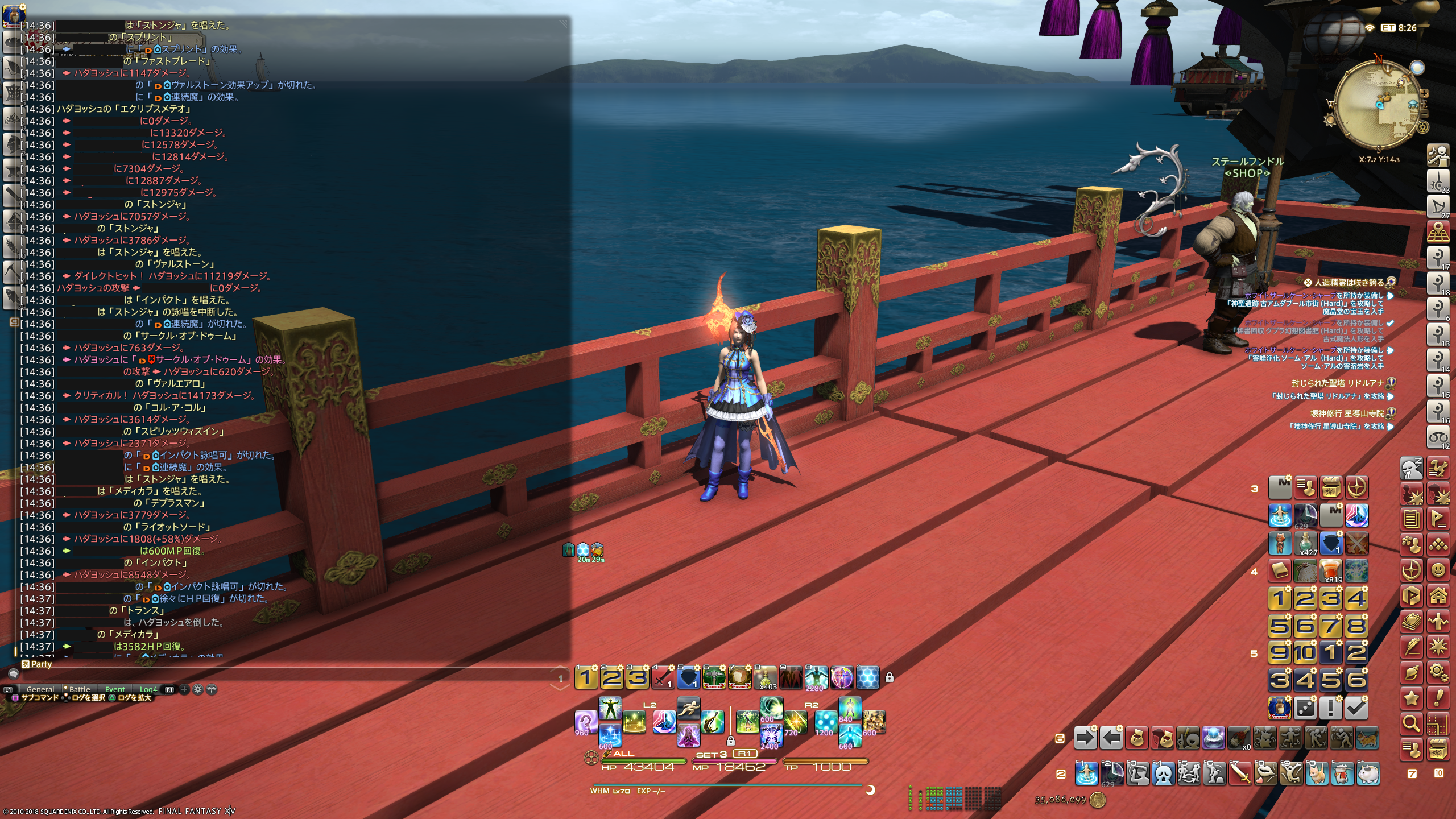Open the system gears configuration menu

coord(1438,673)
